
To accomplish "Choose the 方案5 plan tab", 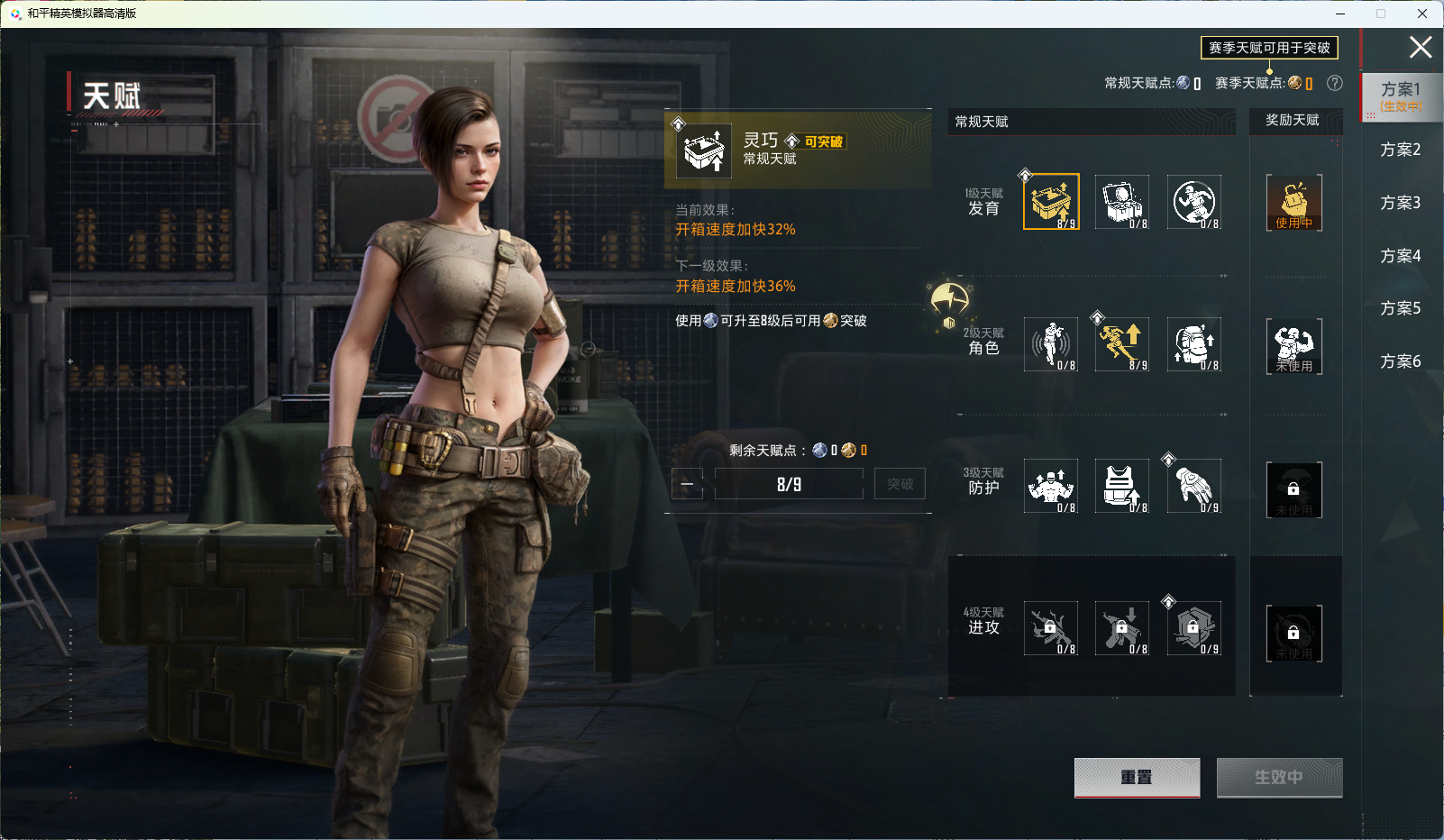I will coord(1400,308).
